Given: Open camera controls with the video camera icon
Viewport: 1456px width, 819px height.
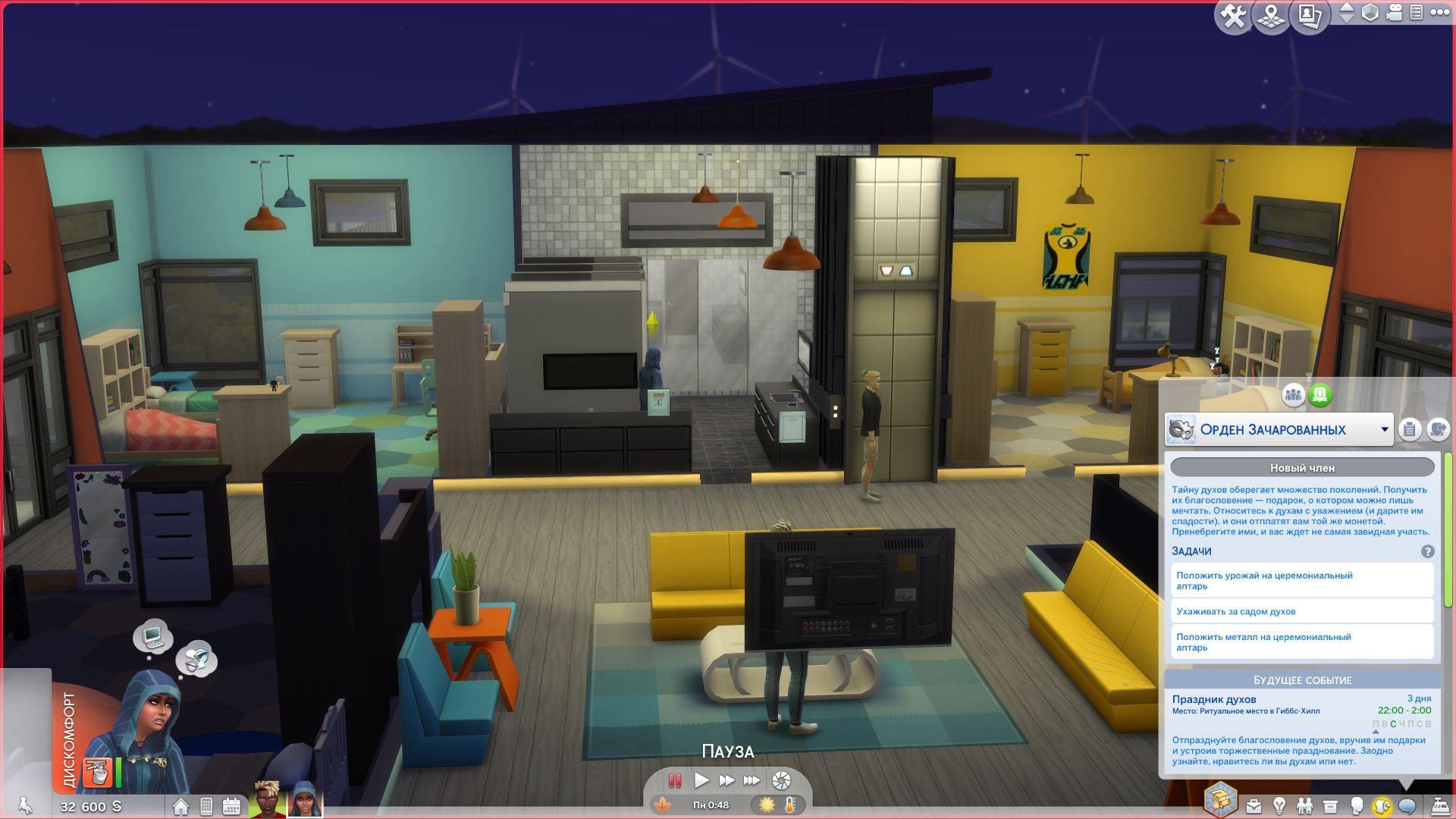Looking at the screenshot, I should 1394,13.
